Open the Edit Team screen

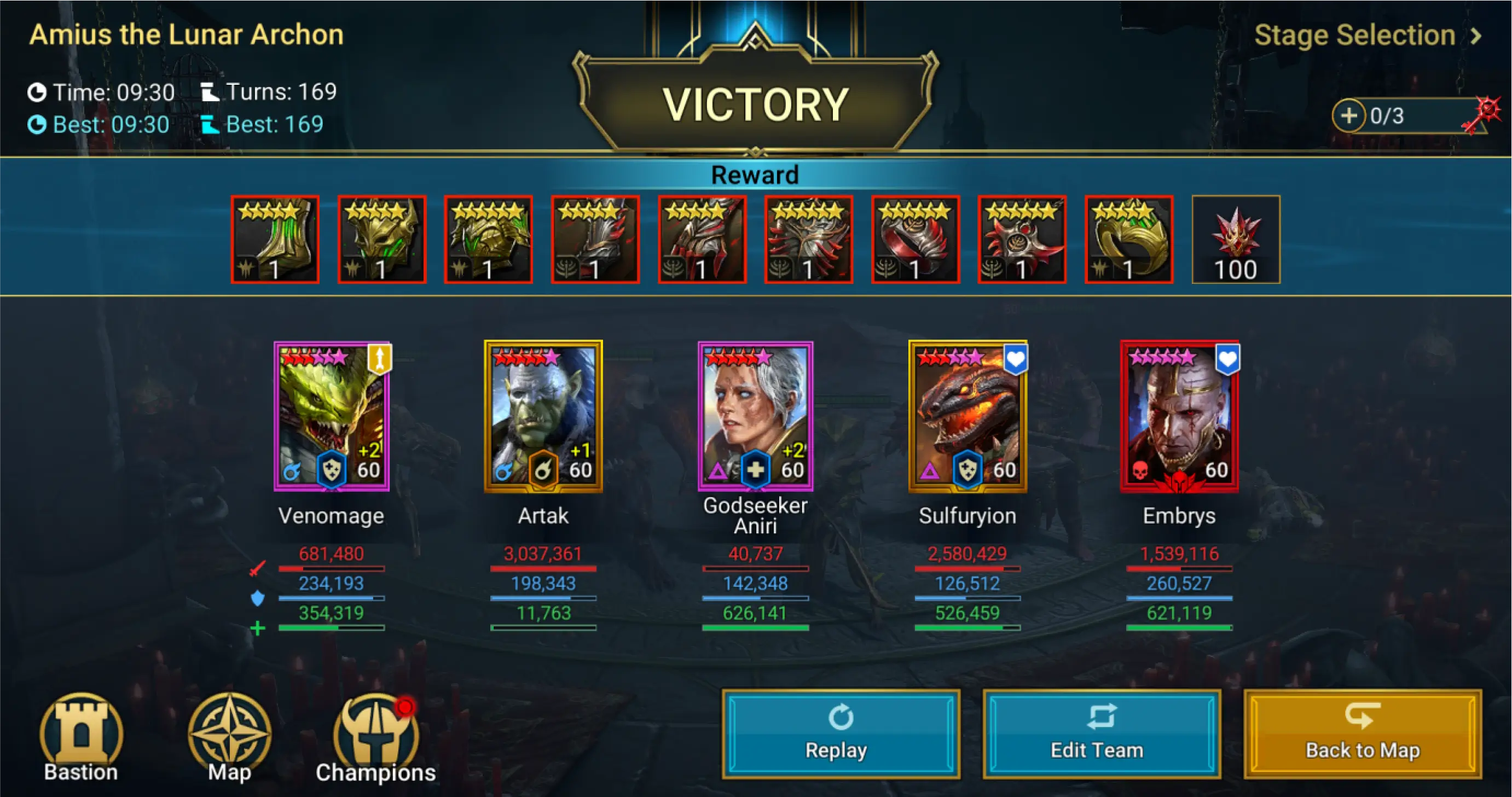pos(1101,734)
